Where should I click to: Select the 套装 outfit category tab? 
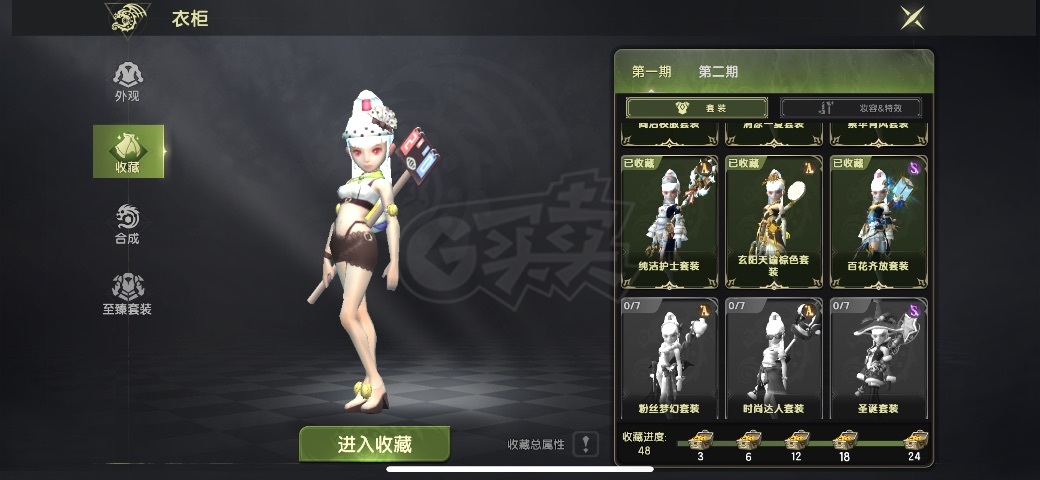pyautogui.click(x=696, y=107)
